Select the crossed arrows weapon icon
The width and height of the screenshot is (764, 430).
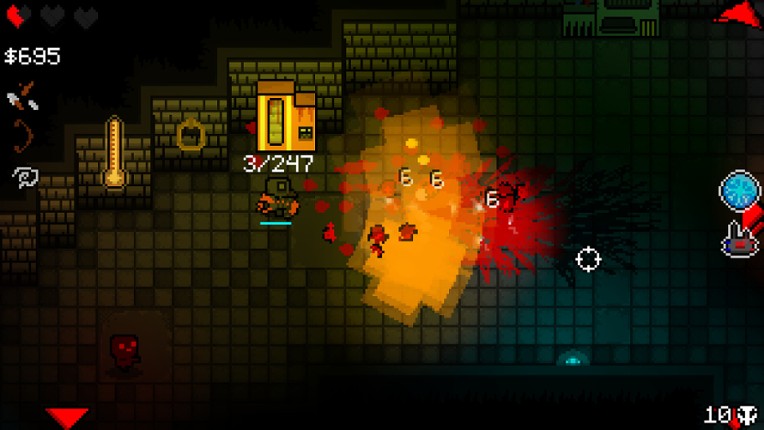[x=20, y=97]
